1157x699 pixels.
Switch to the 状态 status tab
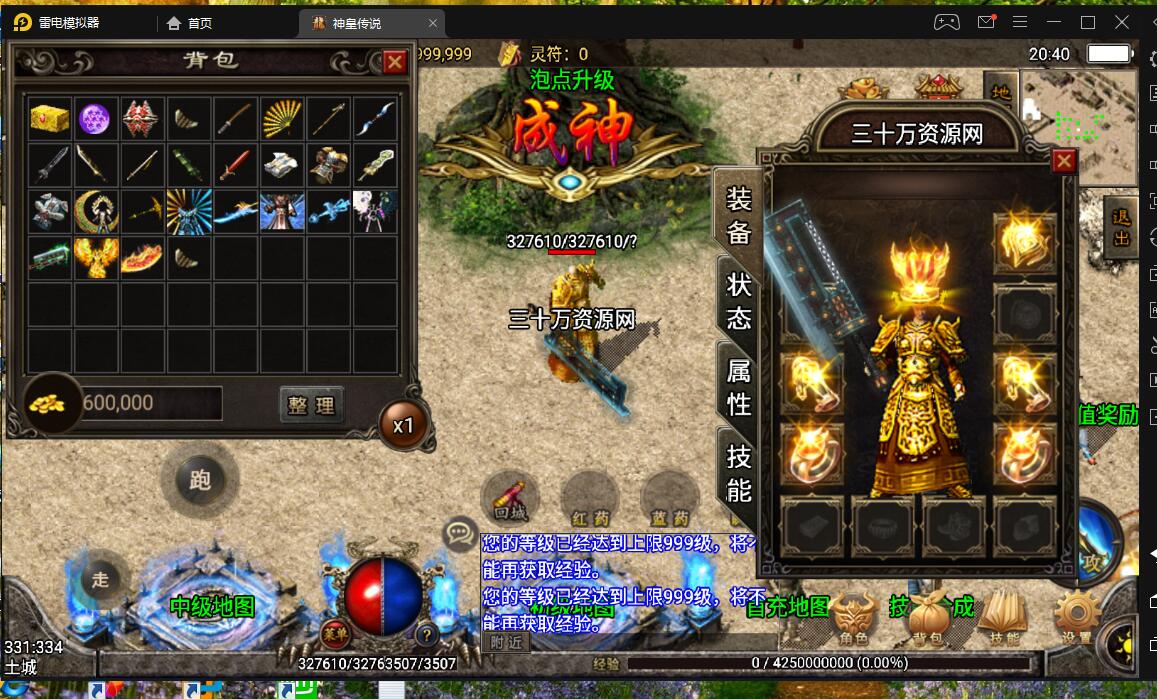click(739, 301)
